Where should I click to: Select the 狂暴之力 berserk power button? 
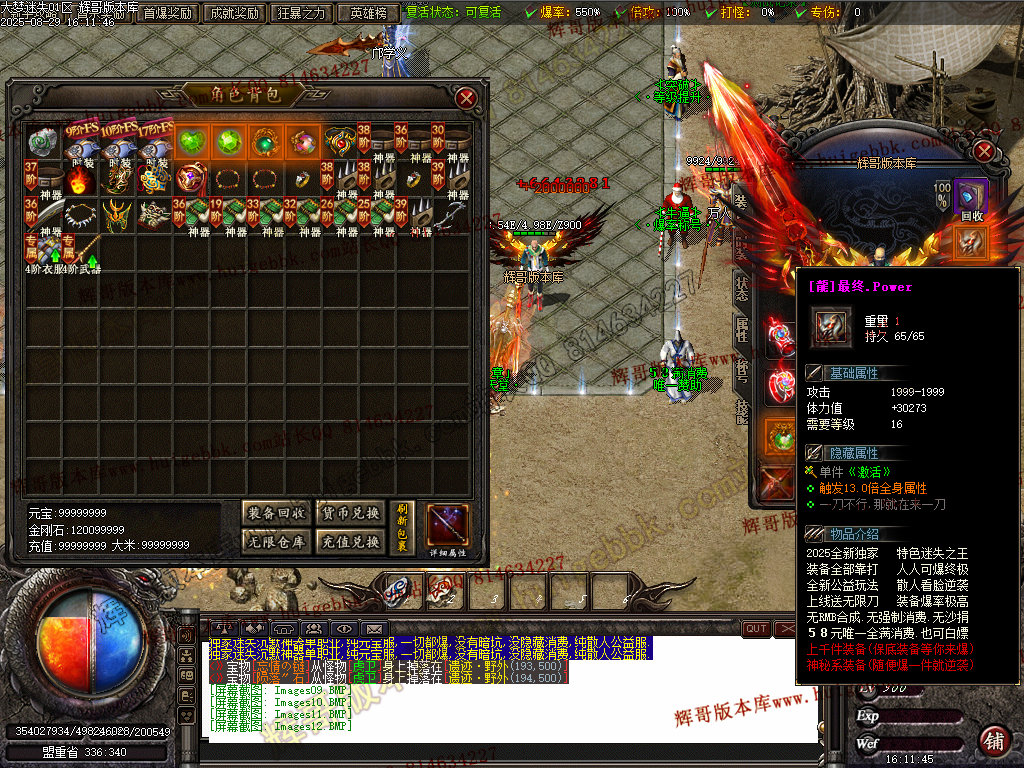pos(302,13)
